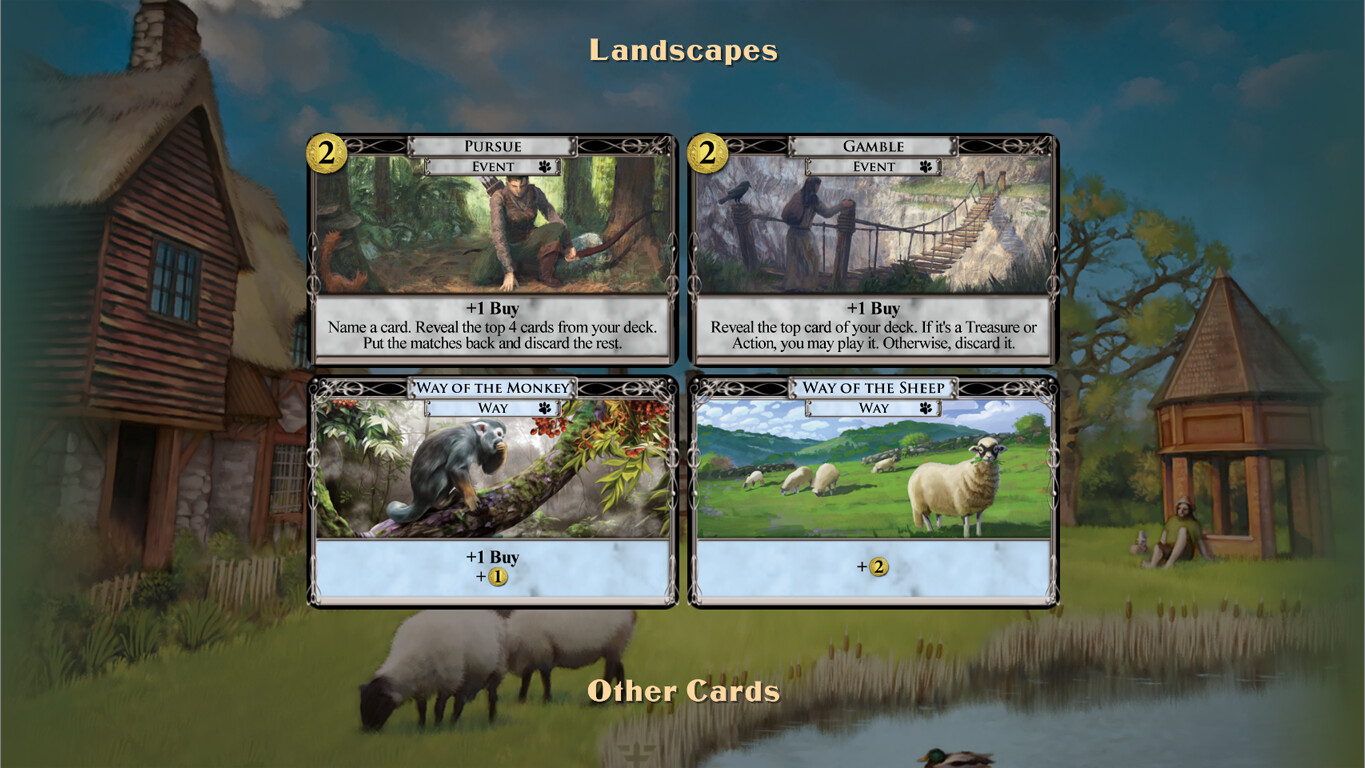Screen dimensions: 1365x768
Task: Select the paw print icon on Gamble
Action: coord(927,166)
